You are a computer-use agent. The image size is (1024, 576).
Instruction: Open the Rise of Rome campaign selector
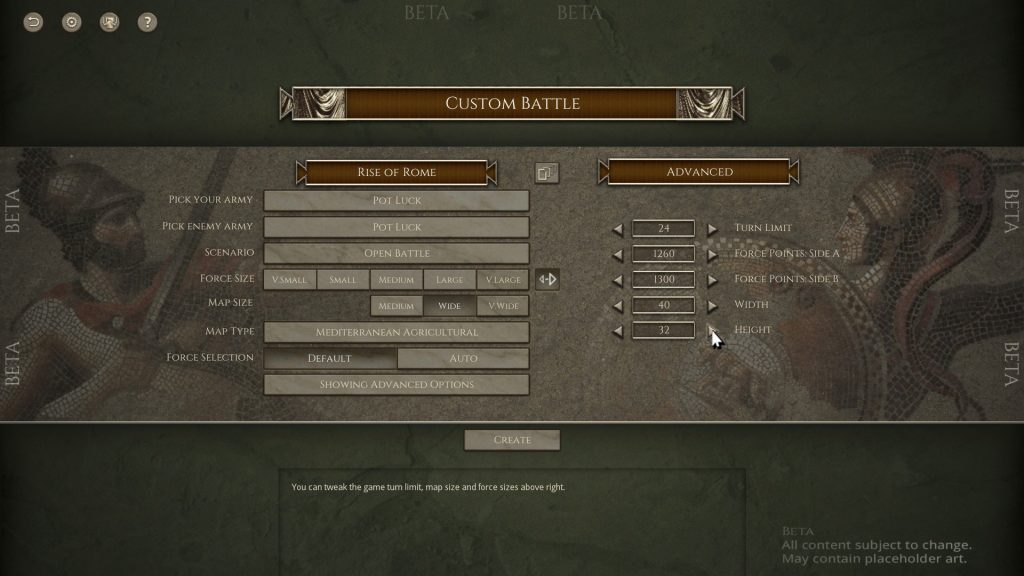click(x=396, y=172)
